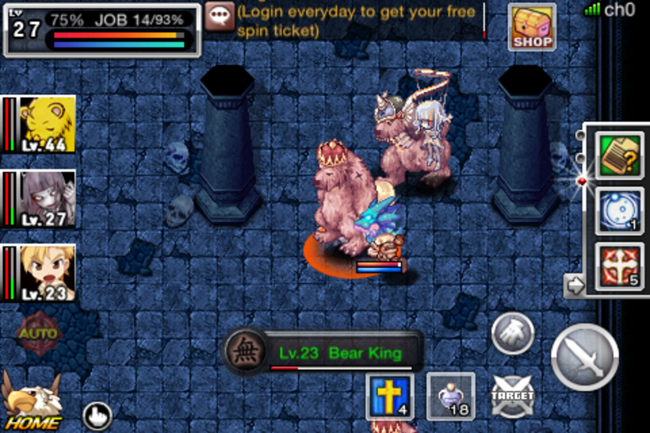Screen dimensions: 650x433
Task: Attack with the large sword button
Action: pos(585,357)
